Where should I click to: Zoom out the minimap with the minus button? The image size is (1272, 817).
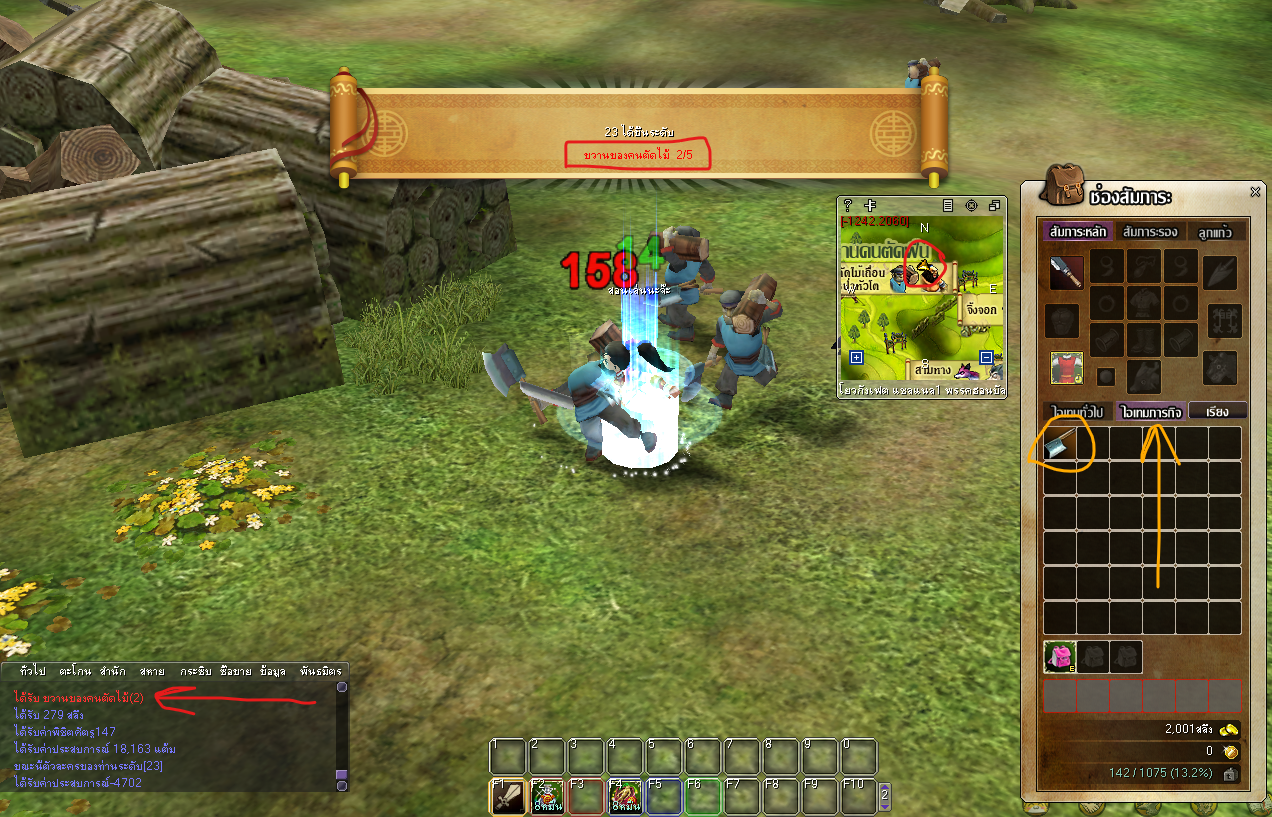coord(986,358)
